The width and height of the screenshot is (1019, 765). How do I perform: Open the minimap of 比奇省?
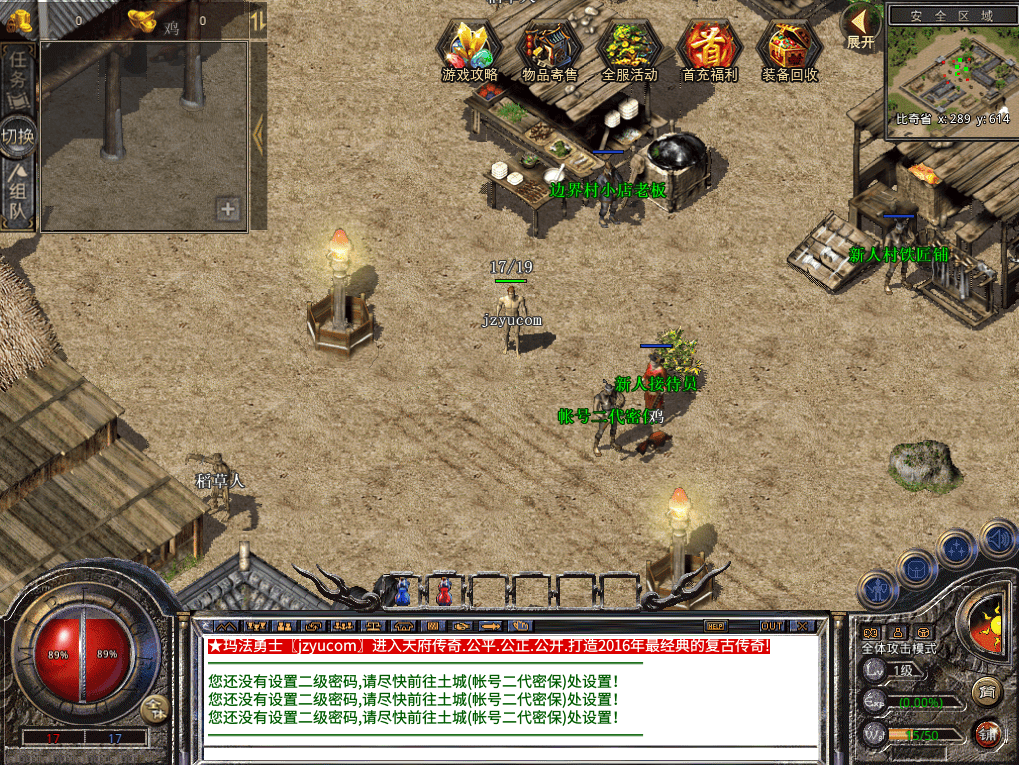(x=949, y=72)
